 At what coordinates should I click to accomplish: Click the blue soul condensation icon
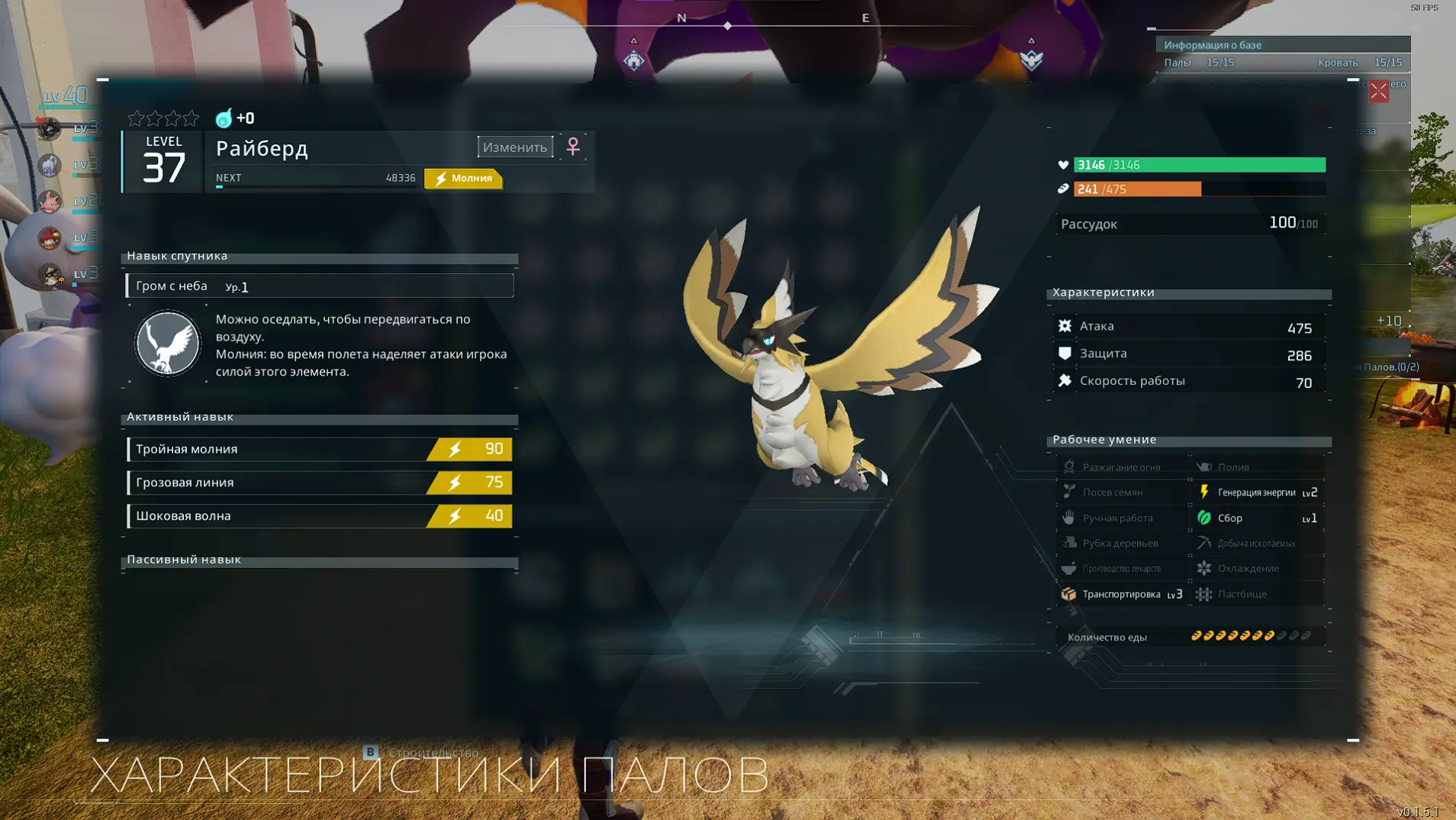coord(224,118)
